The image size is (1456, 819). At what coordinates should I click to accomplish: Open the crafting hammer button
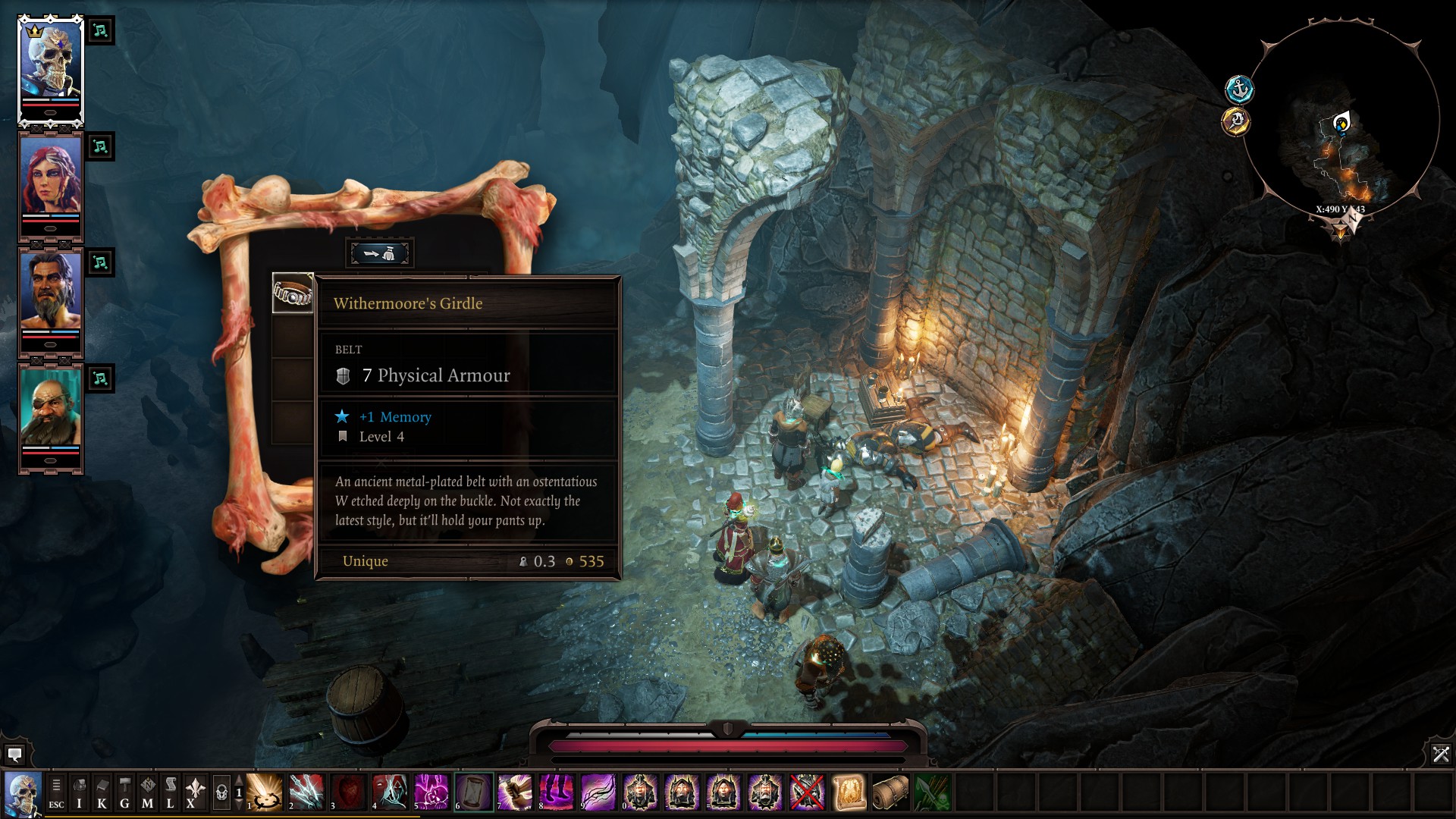point(124,792)
